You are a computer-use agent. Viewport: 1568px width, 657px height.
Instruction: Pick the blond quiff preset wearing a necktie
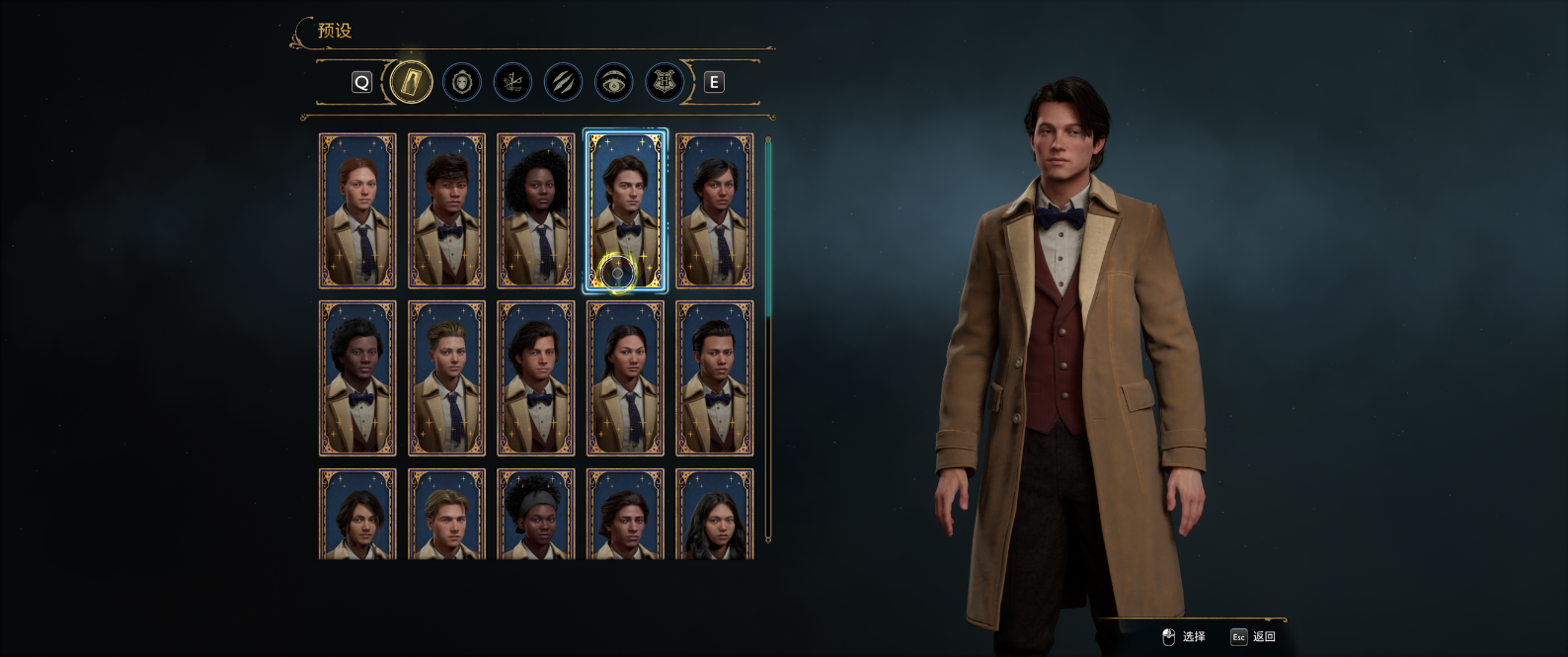pyautogui.click(x=446, y=378)
